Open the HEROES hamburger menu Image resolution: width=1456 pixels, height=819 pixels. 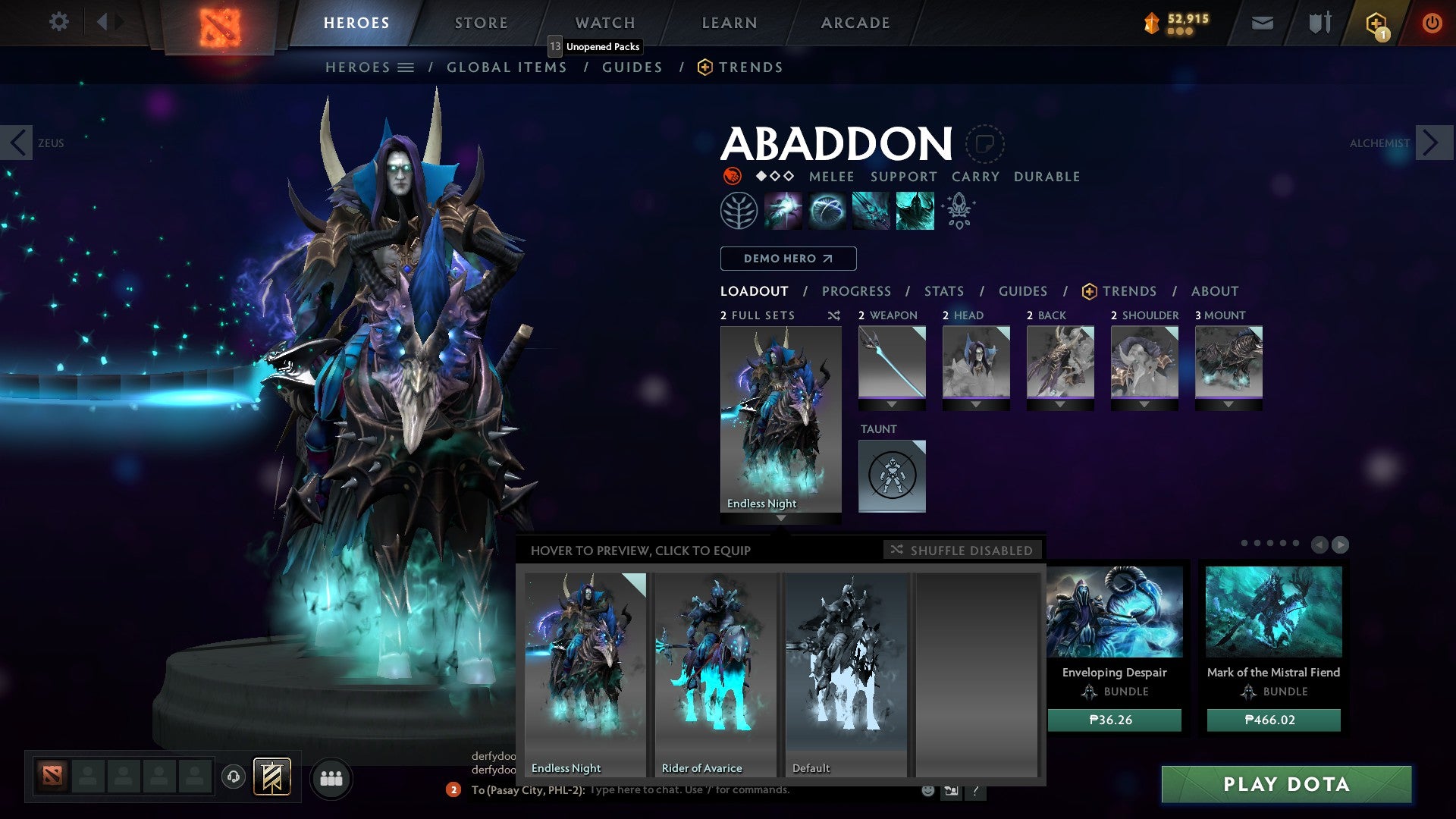(x=406, y=67)
